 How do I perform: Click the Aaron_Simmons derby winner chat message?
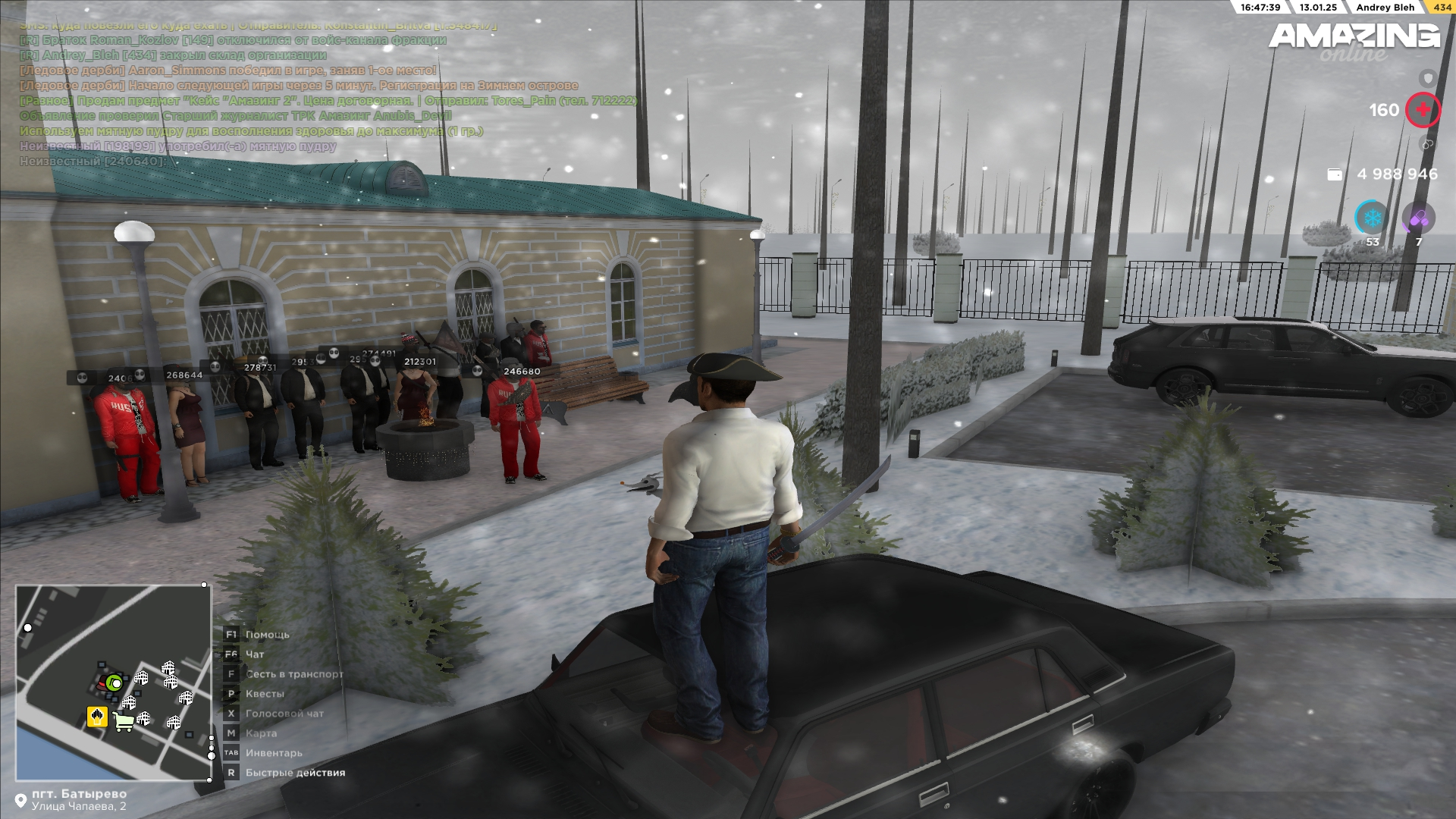tap(227, 71)
